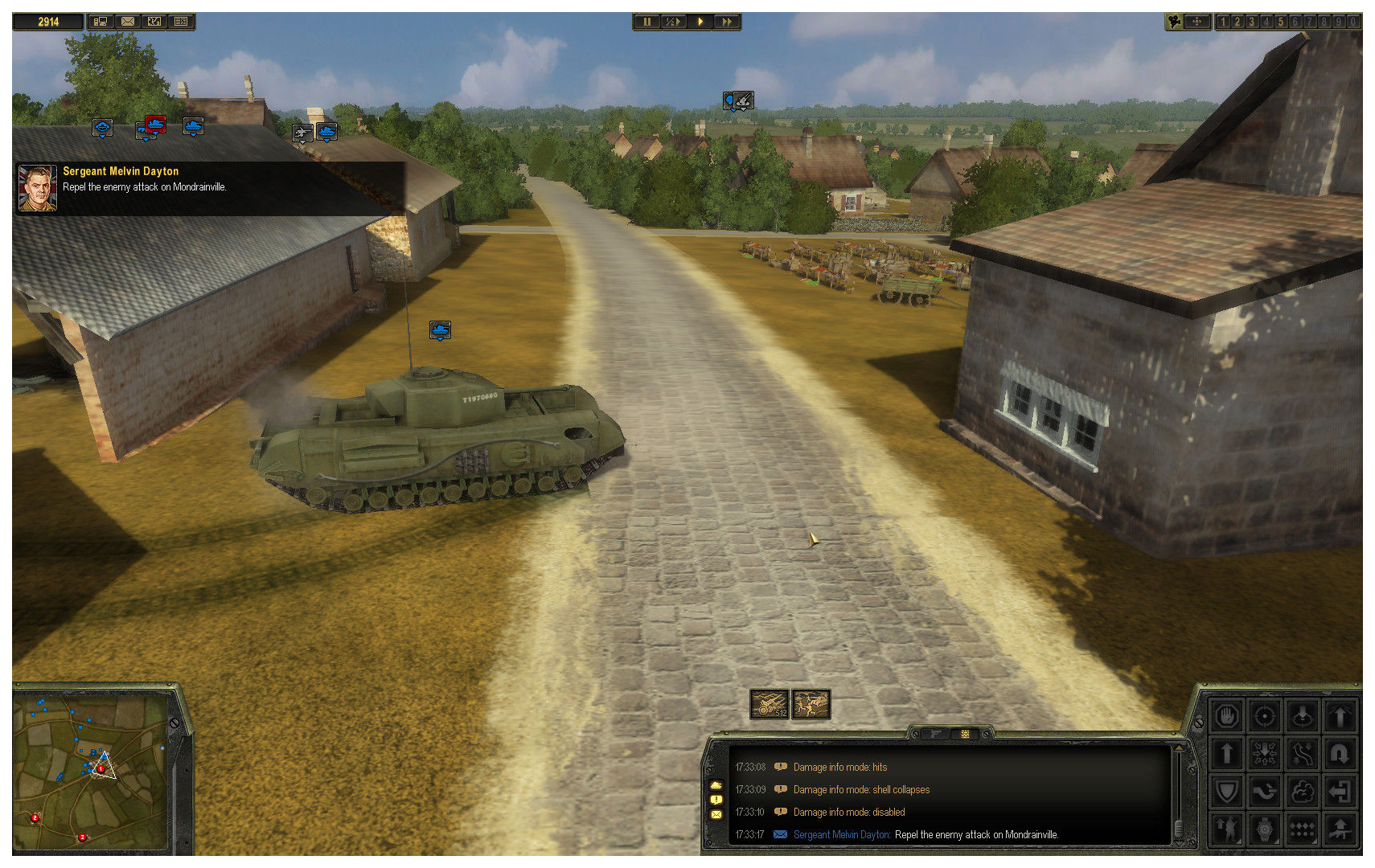Screen dimensions: 1375x868
Task: Activate the crosshair target order
Action: 1265,715
